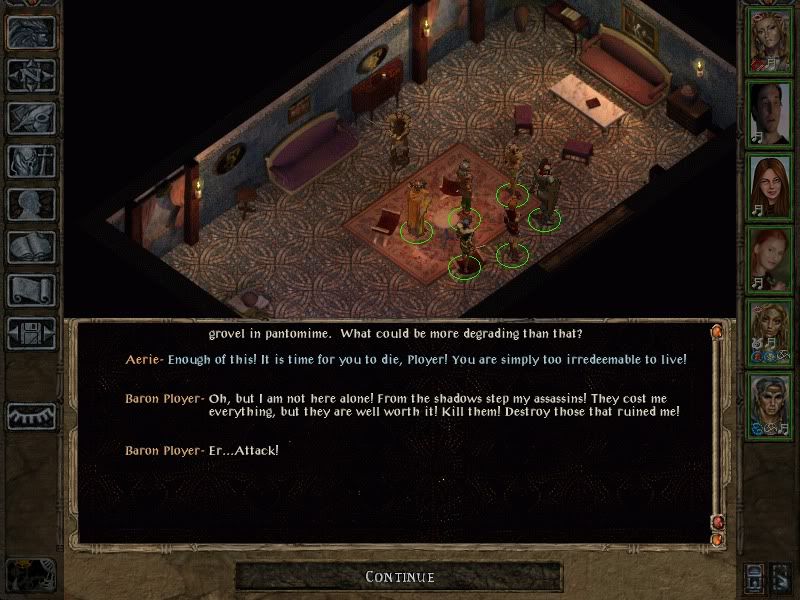Open the inventory screen button

click(x=30, y=161)
